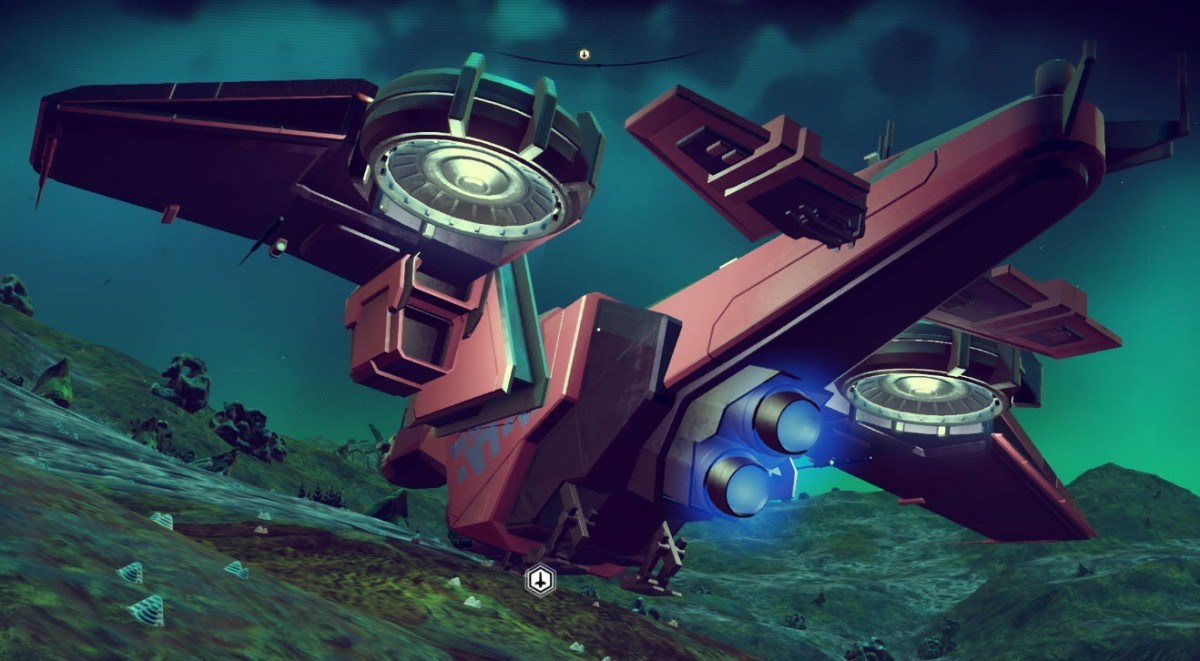The image size is (1200, 661).
Task: Click the hexagonal starship marker below the ship
Action: [x=540, y=578]
